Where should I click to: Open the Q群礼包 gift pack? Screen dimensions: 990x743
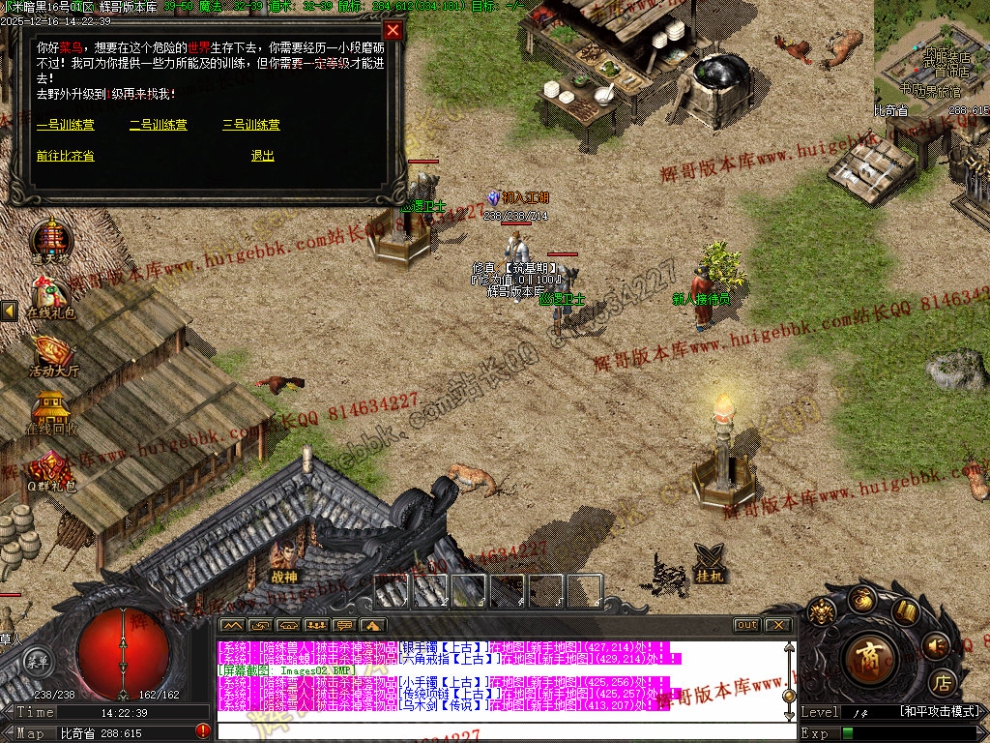pyautogui.click(x=50, y=468)
